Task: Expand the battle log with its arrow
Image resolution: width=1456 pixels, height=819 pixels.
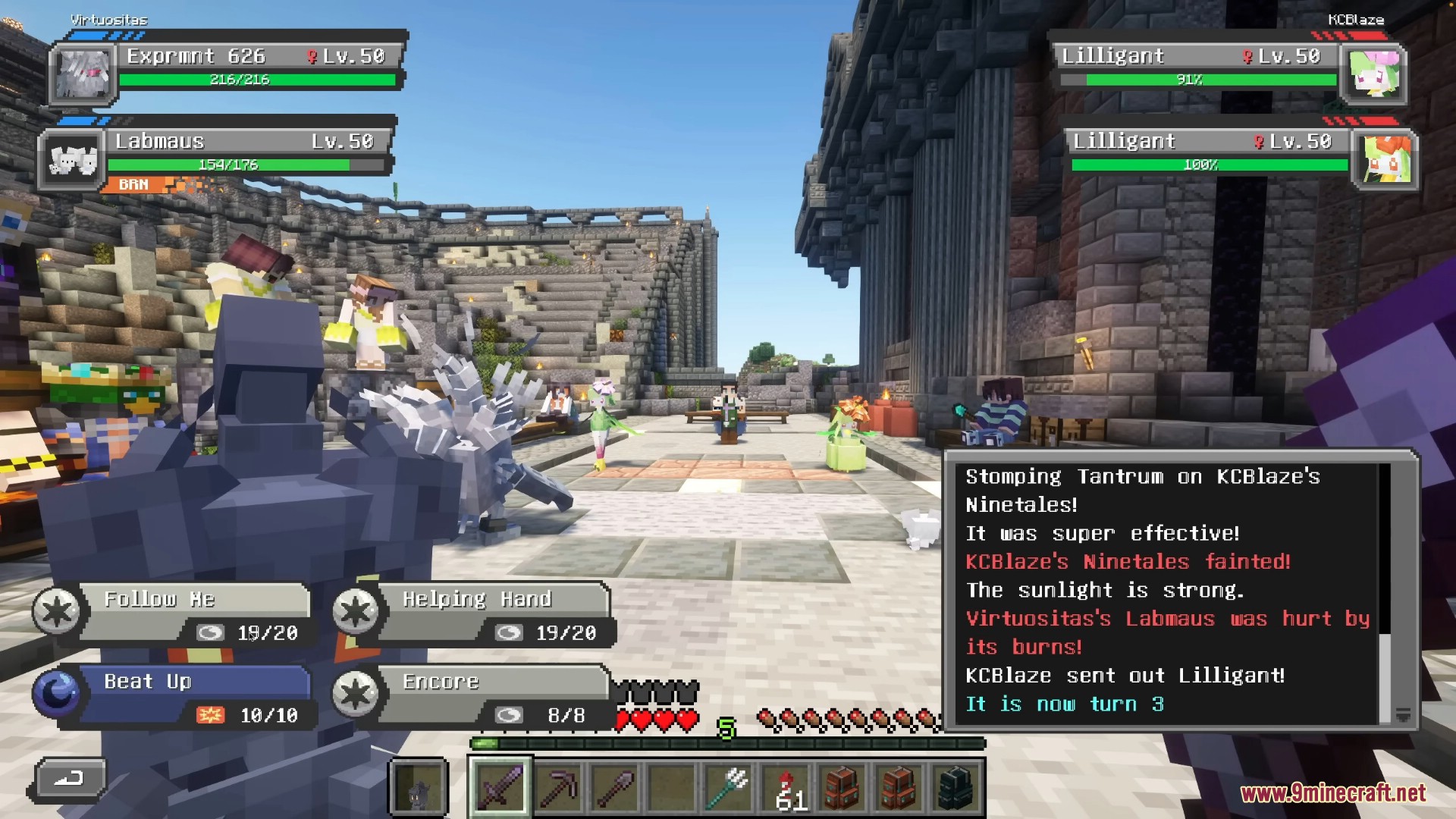Action: [1402, 714]
